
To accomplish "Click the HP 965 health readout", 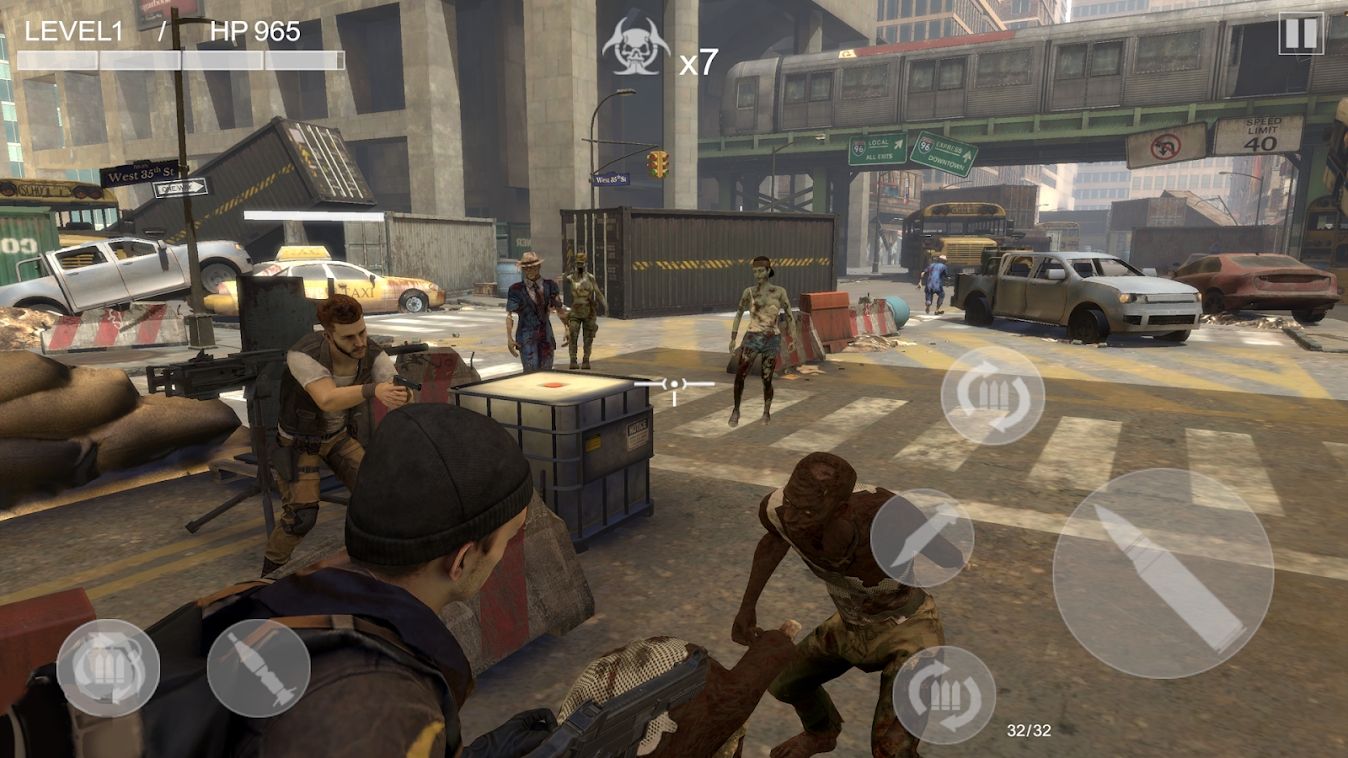I will pyautogui.click(x=255, y=30).
